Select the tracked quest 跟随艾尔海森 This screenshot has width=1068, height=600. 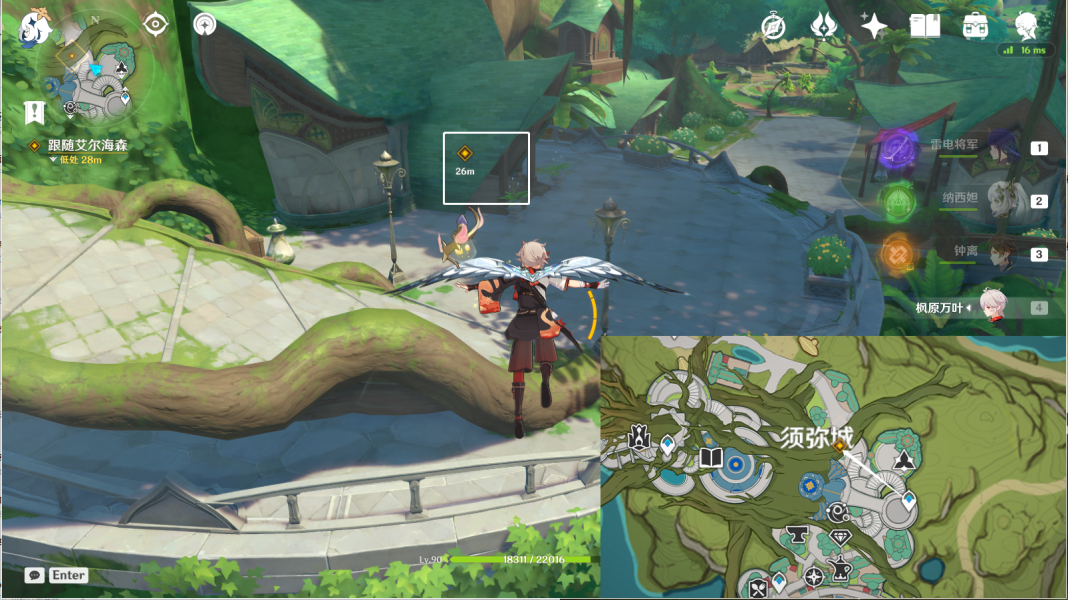[x=87, y=145]
